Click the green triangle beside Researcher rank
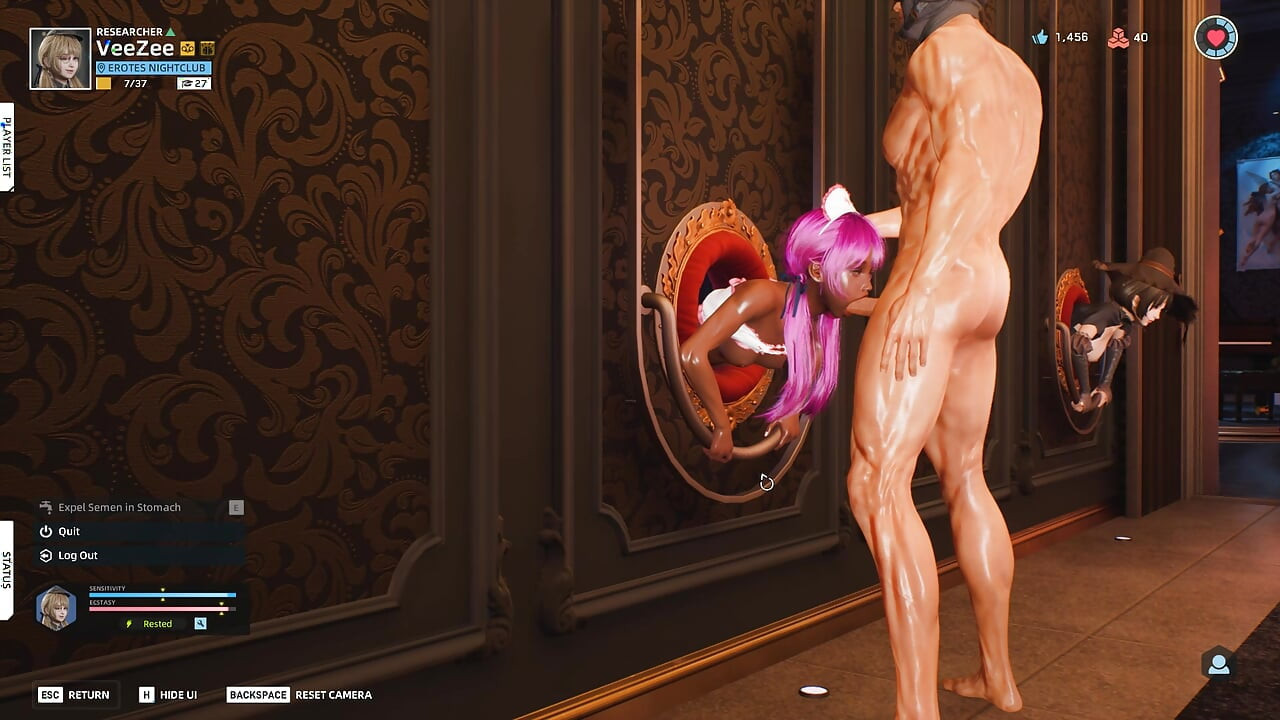 click(170, 32)
